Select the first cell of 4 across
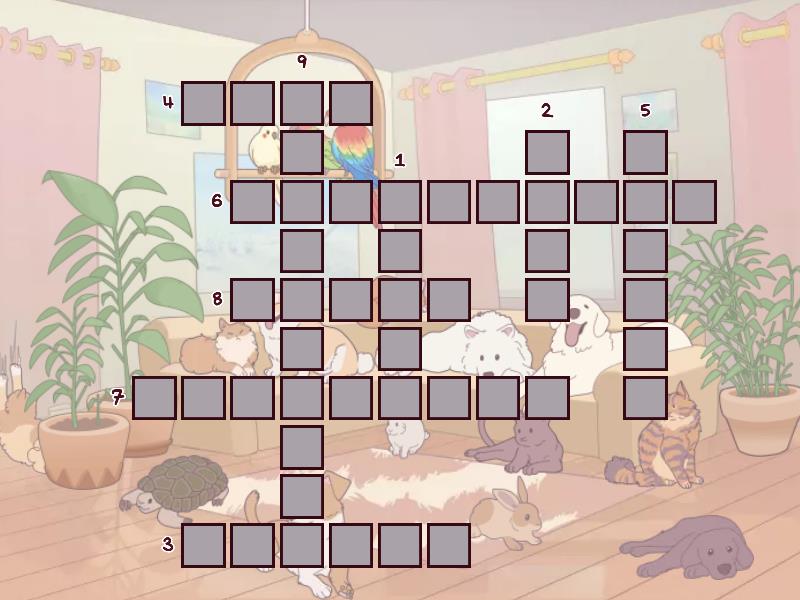Viewport: 800px width, 600px height. pos(203,103)
